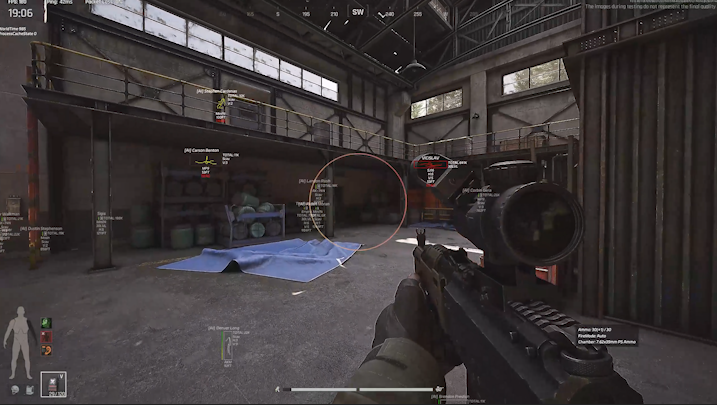The width and height of the screenshot is (717, 405).
Task: Click the orange ear hearing status icon
Action: click(x=46, y=350)
